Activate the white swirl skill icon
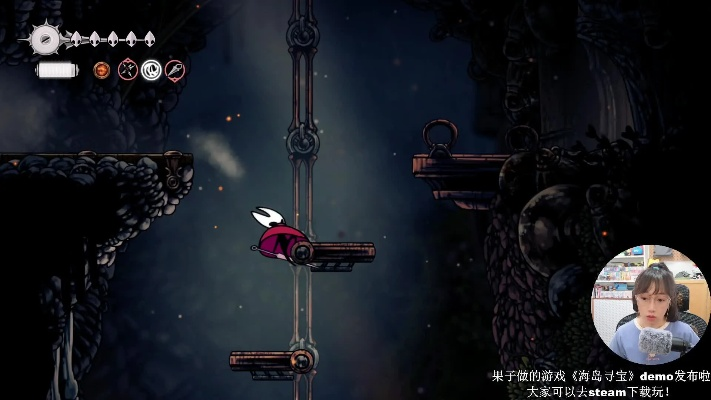This screenshot has width=711, height=400. tap(151, 70)
